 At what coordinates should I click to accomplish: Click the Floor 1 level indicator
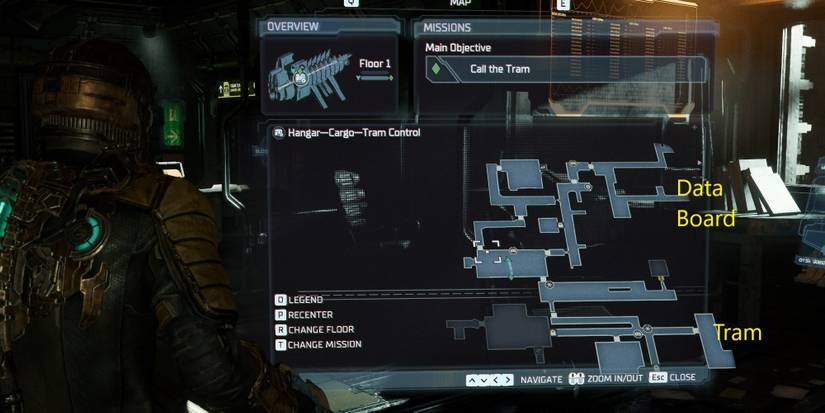click(375, 64)
